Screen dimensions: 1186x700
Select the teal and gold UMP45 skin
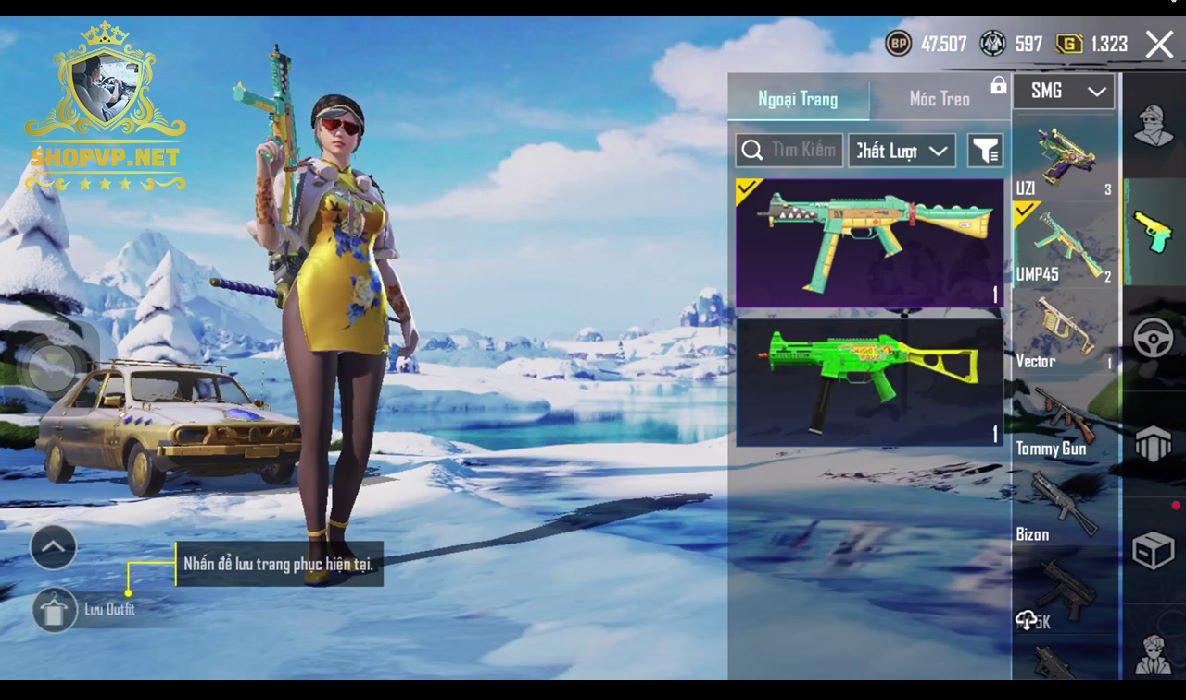(869, 242)
